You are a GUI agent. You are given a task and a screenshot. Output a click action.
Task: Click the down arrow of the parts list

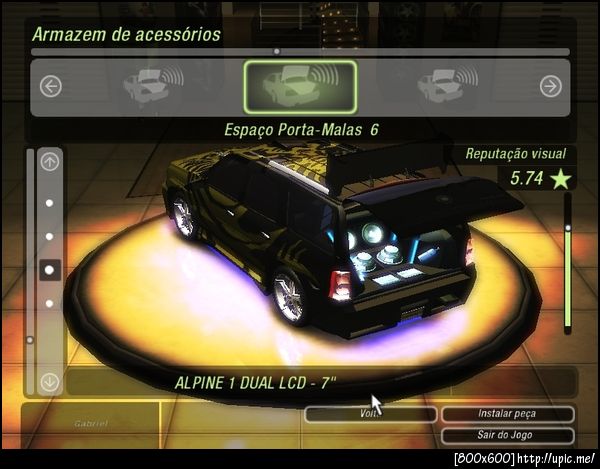click(50, 382)
